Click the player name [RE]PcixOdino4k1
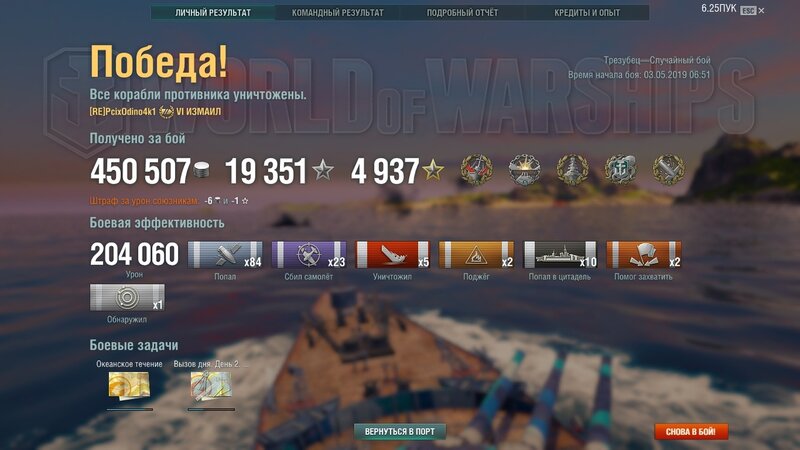Image resolution: width=800 pixels, height=450 pixels. click(122, 111)
